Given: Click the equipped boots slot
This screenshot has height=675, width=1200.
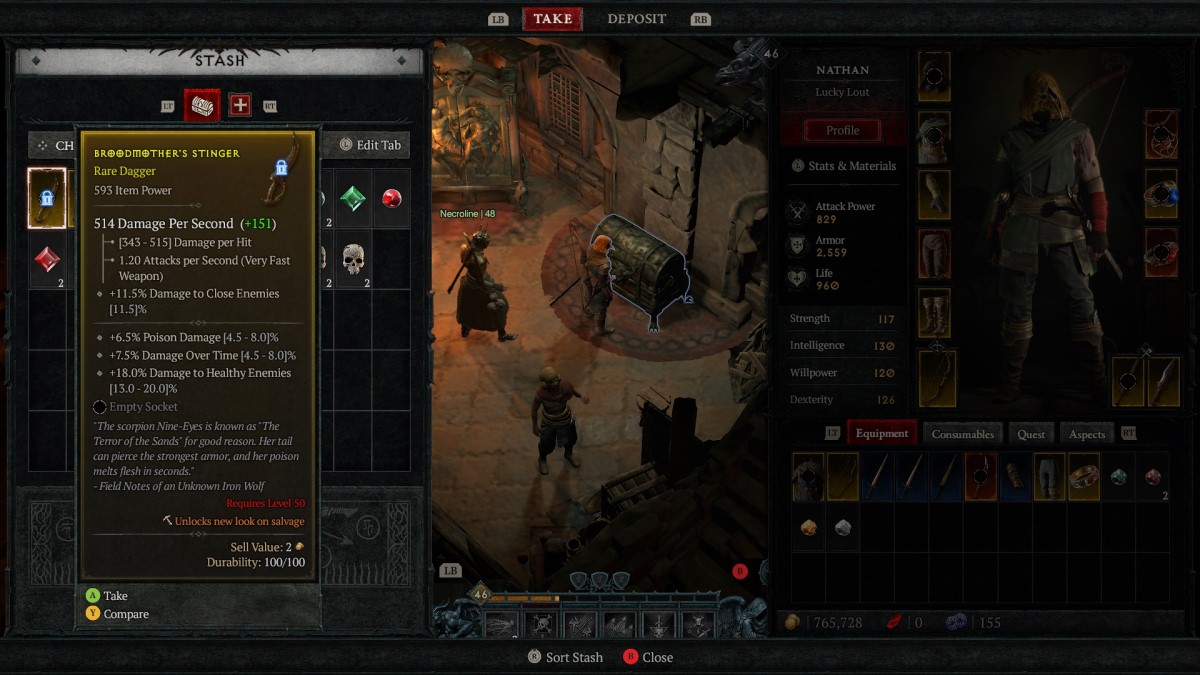Looking at the screenshot, I should pos(934,313).
